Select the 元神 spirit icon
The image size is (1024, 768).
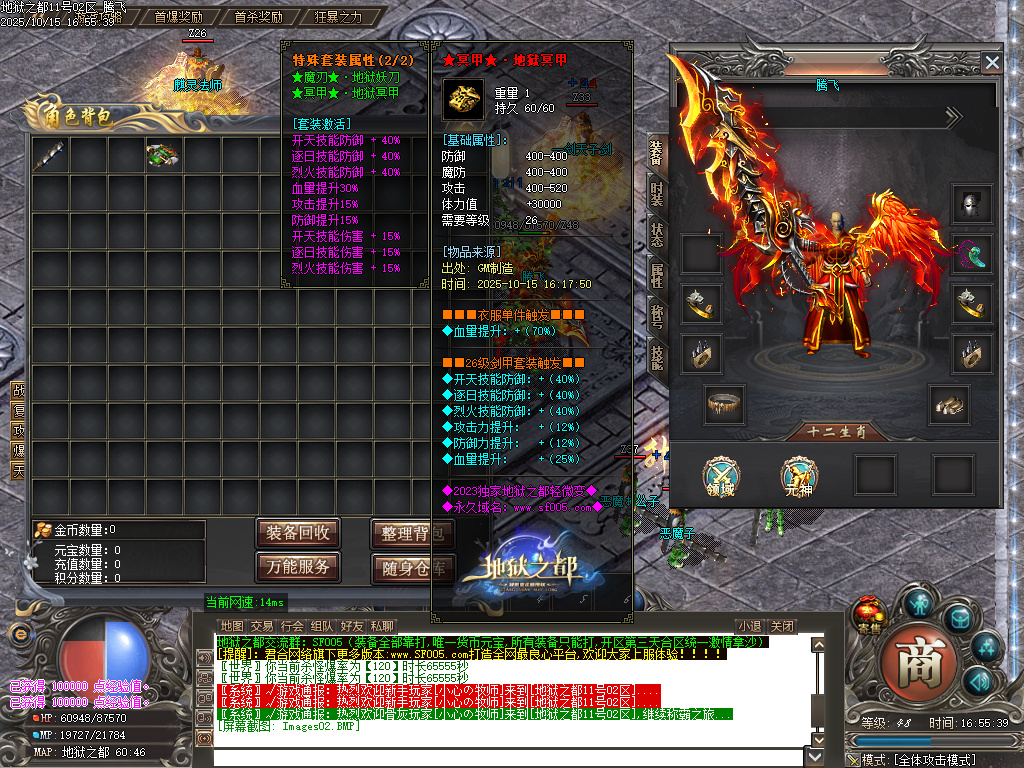797,474
